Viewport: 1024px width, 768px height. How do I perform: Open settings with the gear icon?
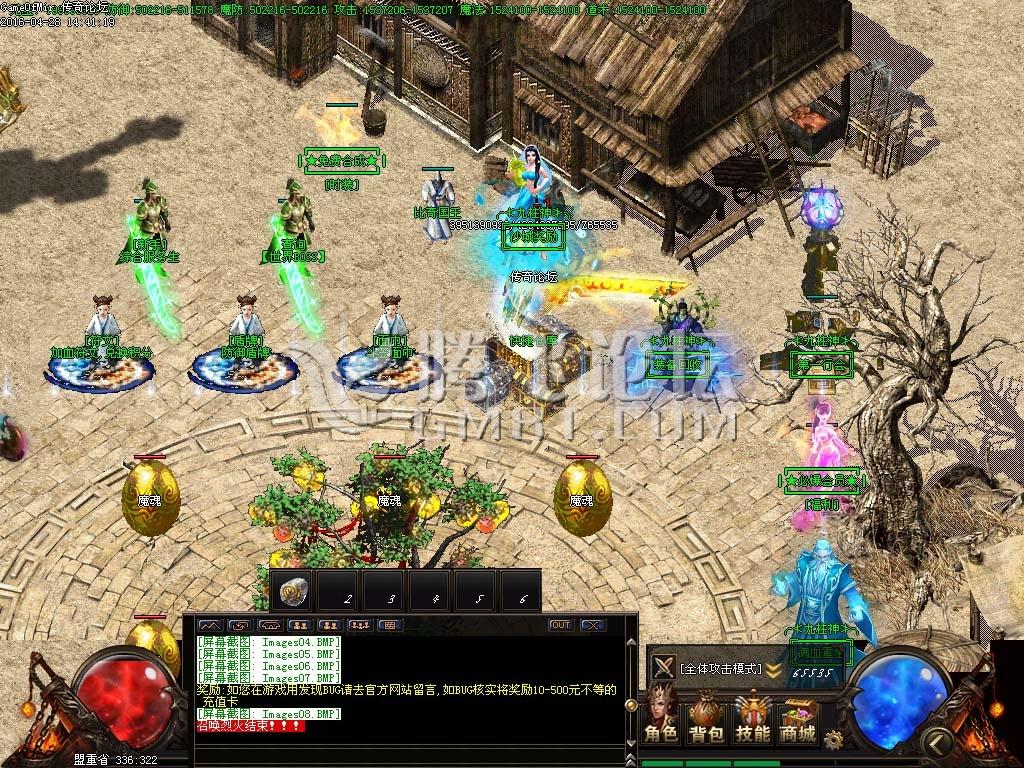(833, 740)
